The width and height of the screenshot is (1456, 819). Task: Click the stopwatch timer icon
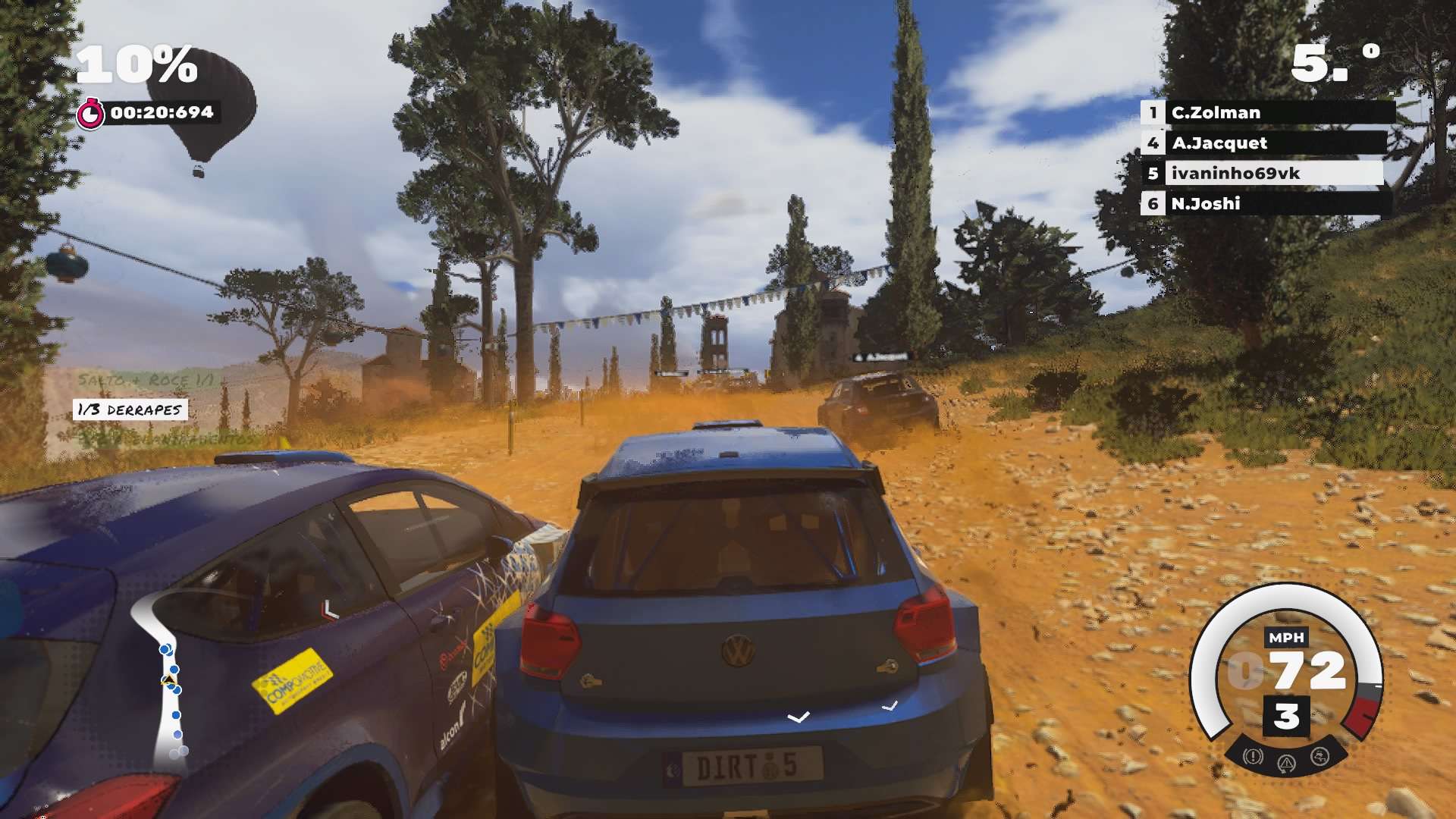(90, 113)
